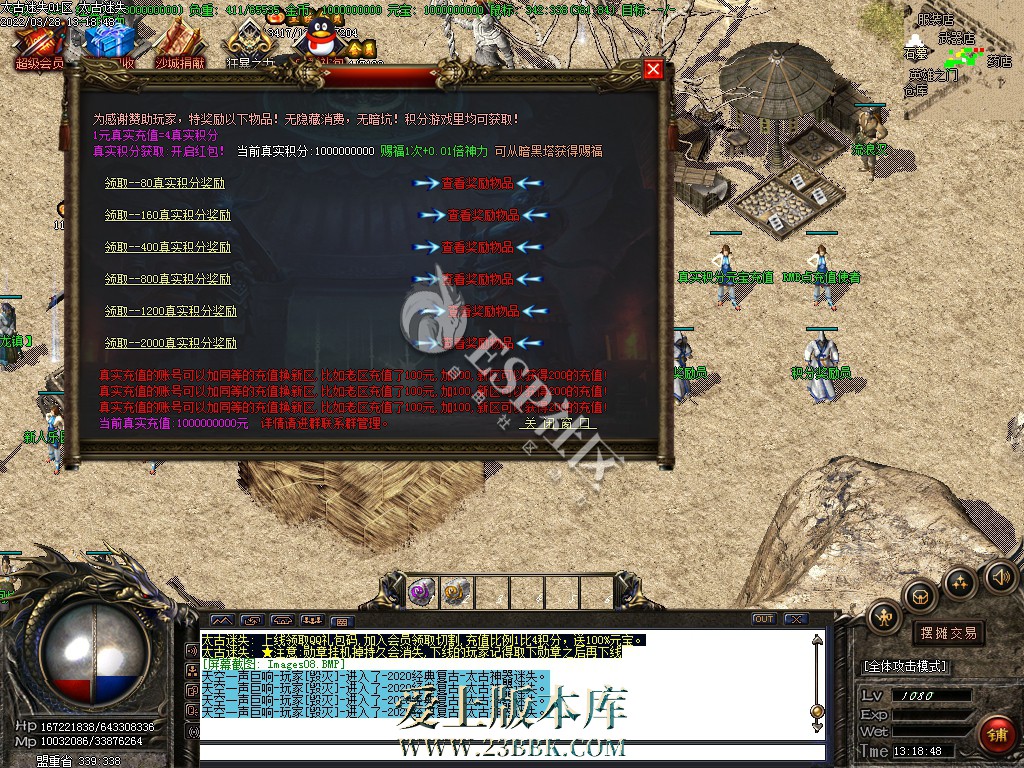Open the red 铺 shop button
1024x768 pixels.
tap(995, 735)
